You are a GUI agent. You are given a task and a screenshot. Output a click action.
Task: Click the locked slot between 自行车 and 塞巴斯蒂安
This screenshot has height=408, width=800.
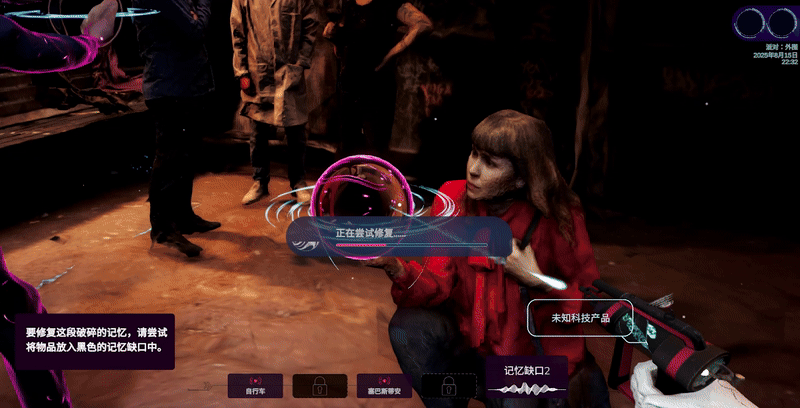(x=320, y=386)
